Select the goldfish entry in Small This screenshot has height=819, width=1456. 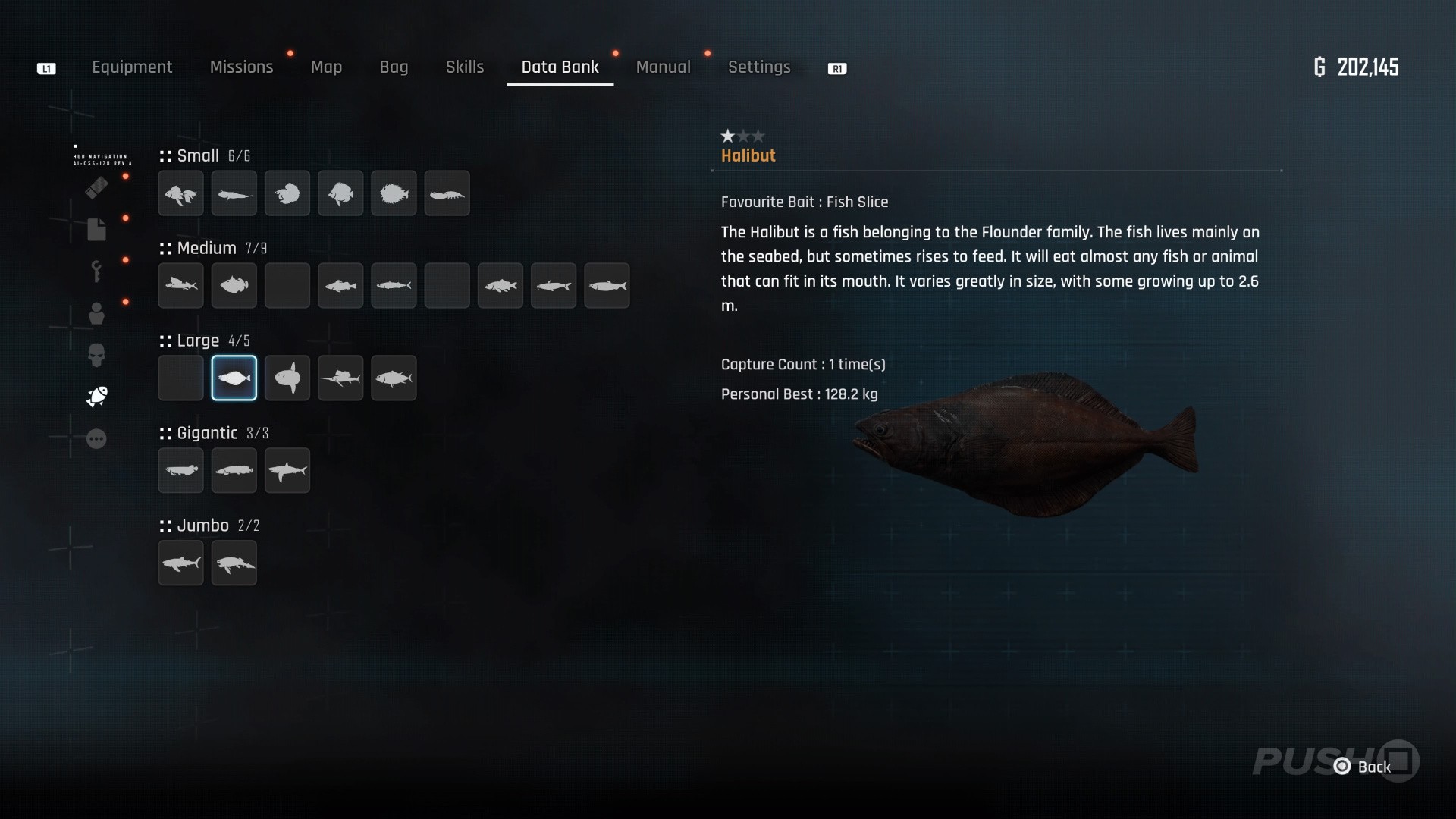(x=181, y=193)
